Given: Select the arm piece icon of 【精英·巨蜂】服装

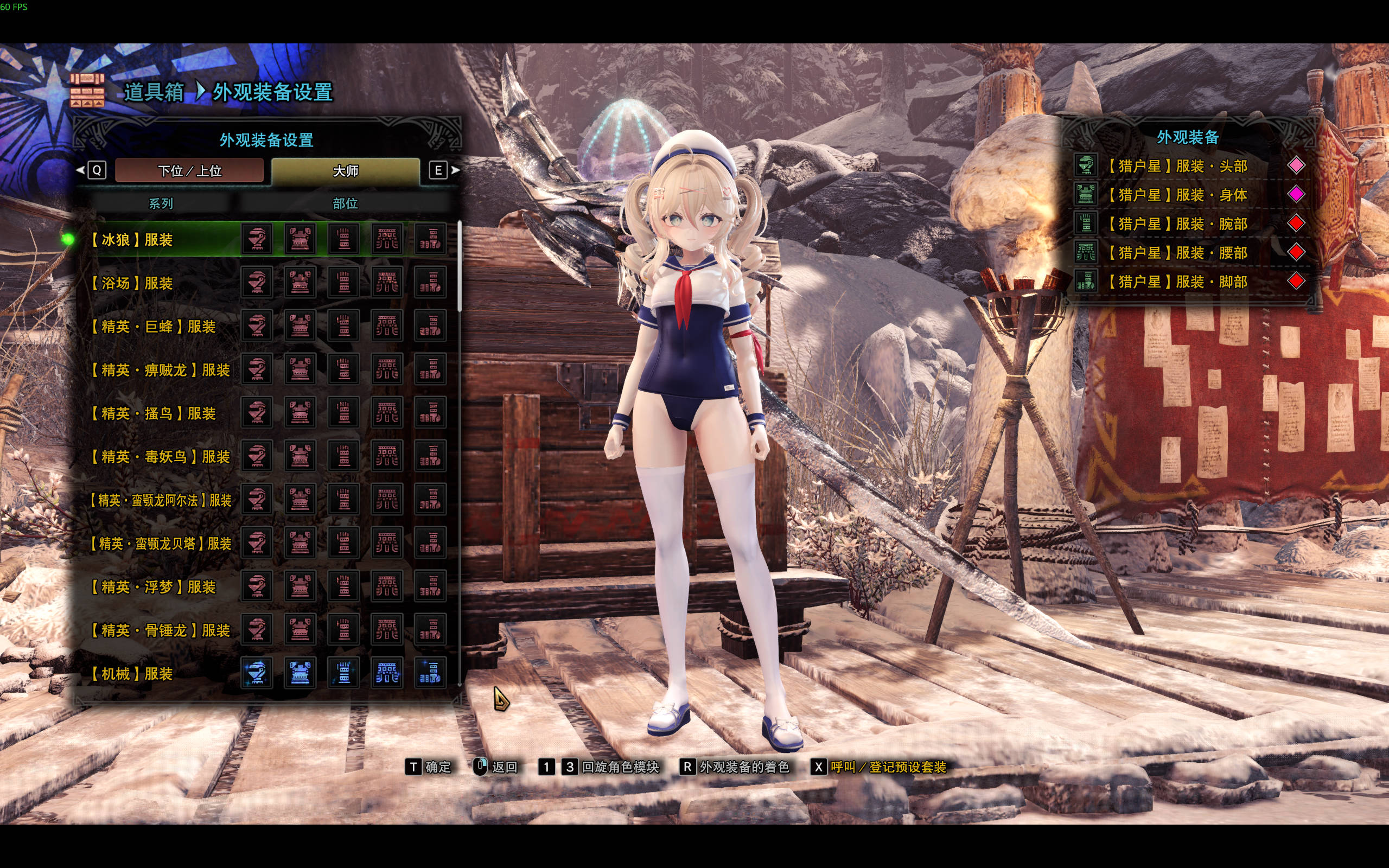Looking at the screenshot, I should click(344, 327).
